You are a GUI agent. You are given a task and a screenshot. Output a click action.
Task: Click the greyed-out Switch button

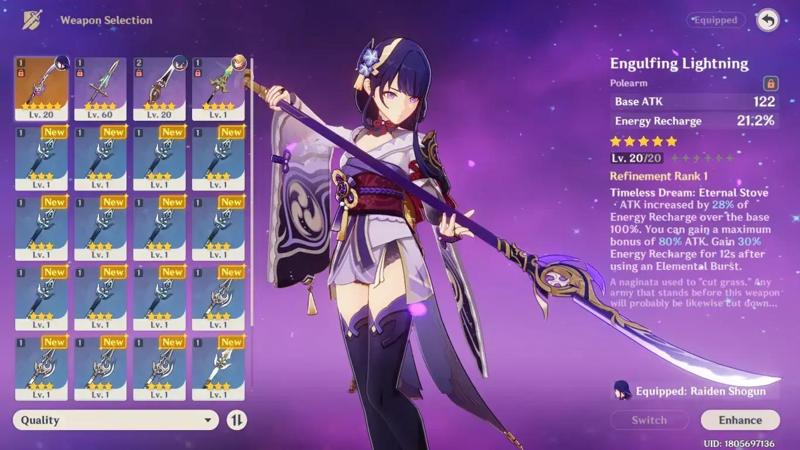[648, 420]
